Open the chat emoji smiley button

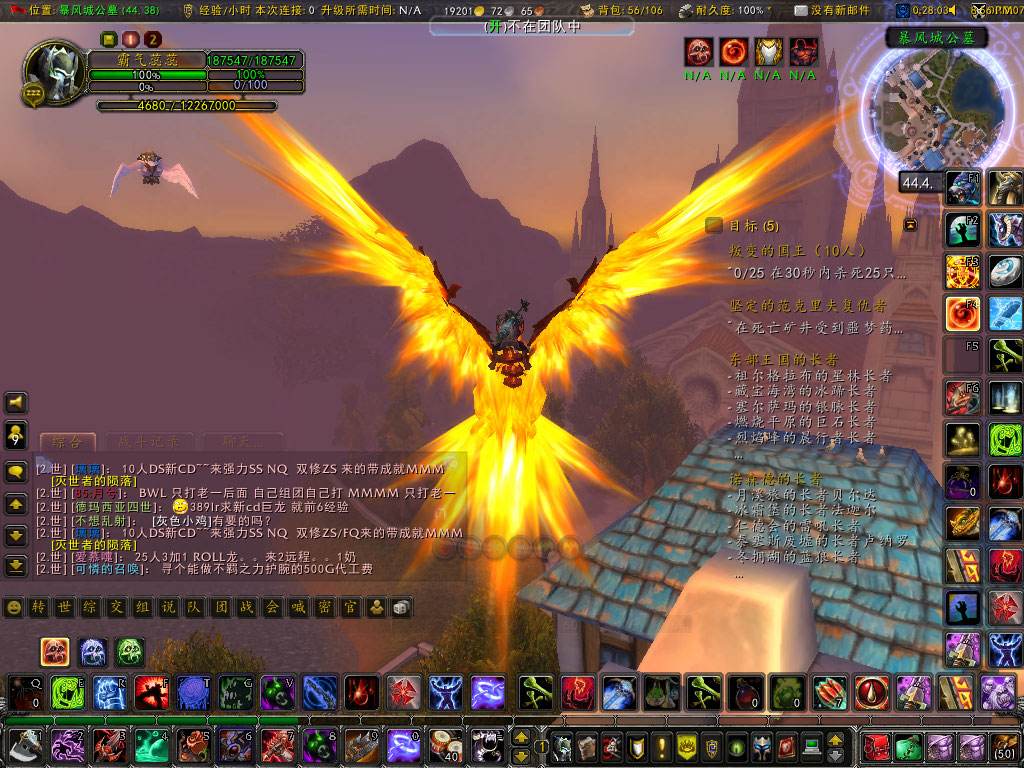tap(13, 607)
